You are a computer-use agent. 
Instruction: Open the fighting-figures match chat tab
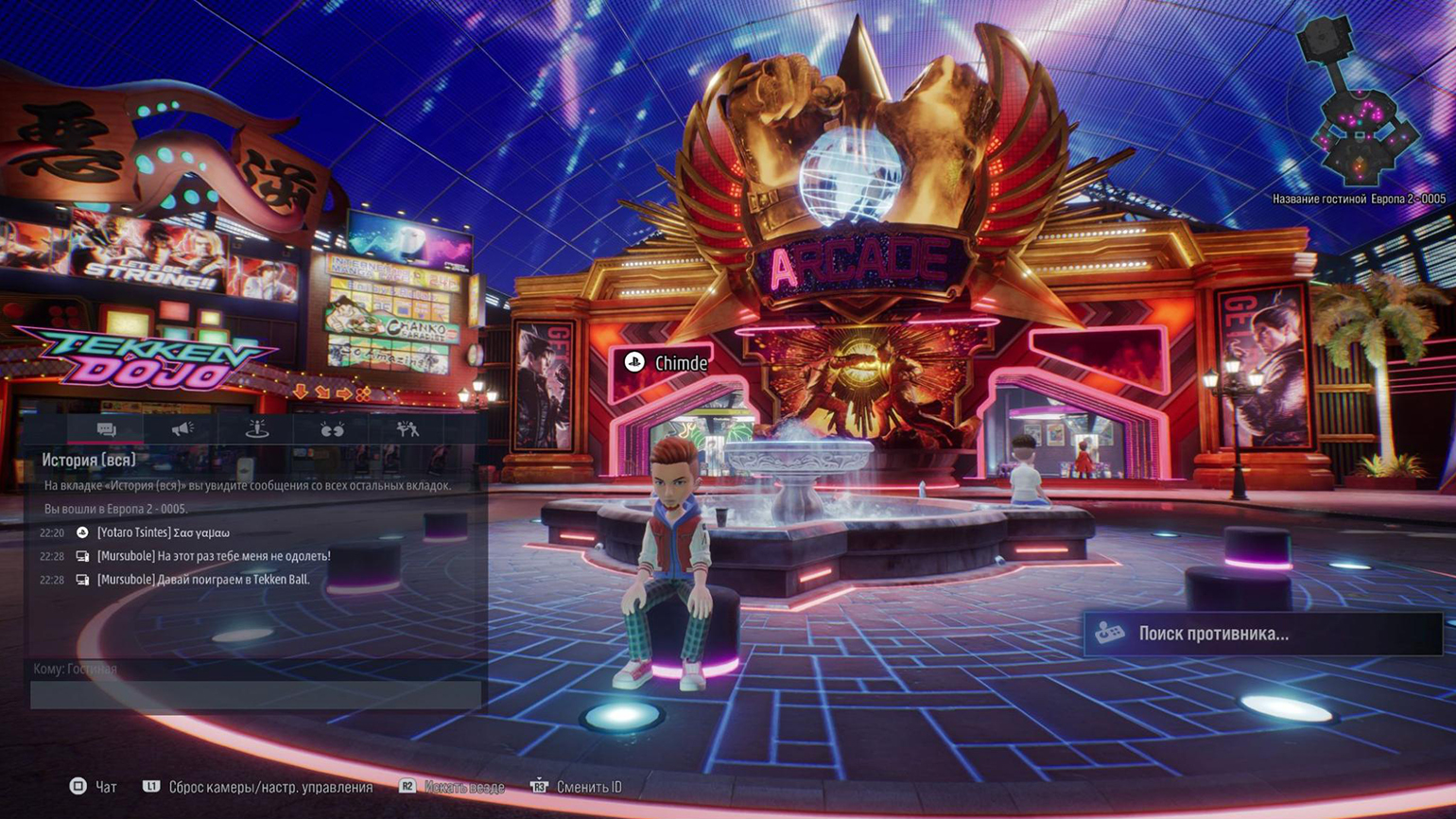click(x=407, y=429)
